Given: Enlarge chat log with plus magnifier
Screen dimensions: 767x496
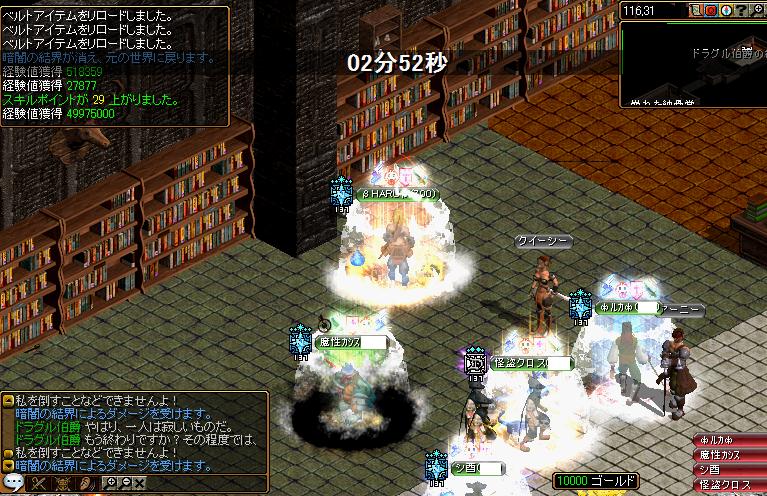Looking at the screenshot, I should tap(111, 484).
